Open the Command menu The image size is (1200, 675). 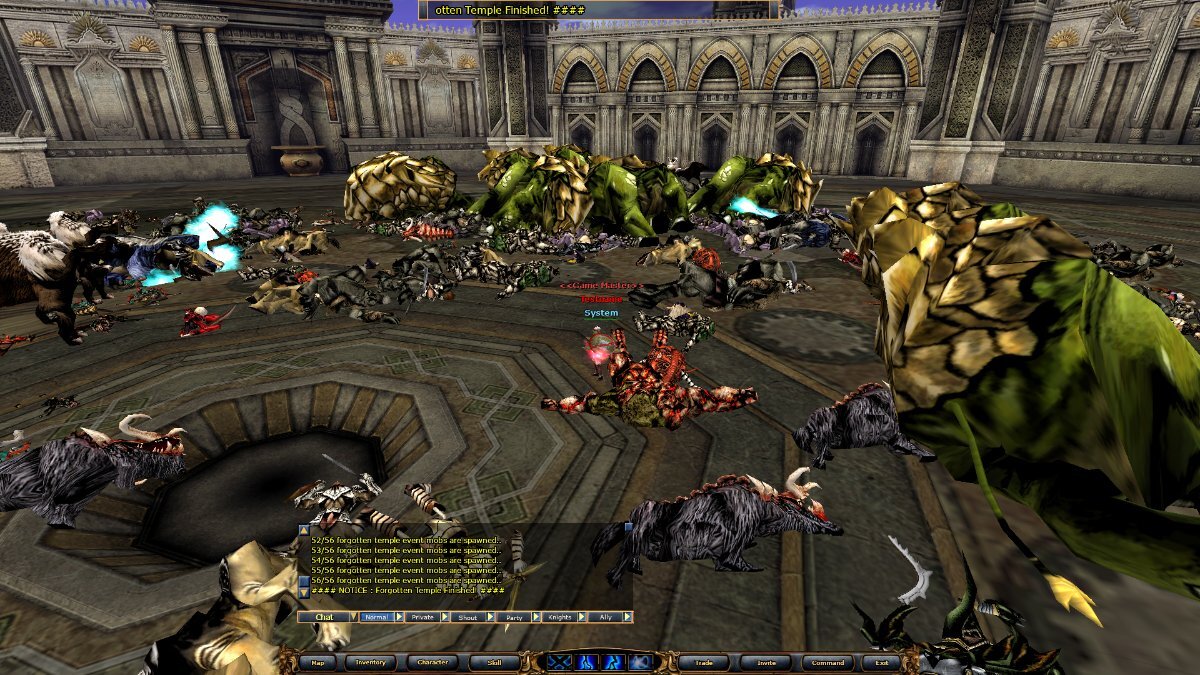tap(827, 662)
